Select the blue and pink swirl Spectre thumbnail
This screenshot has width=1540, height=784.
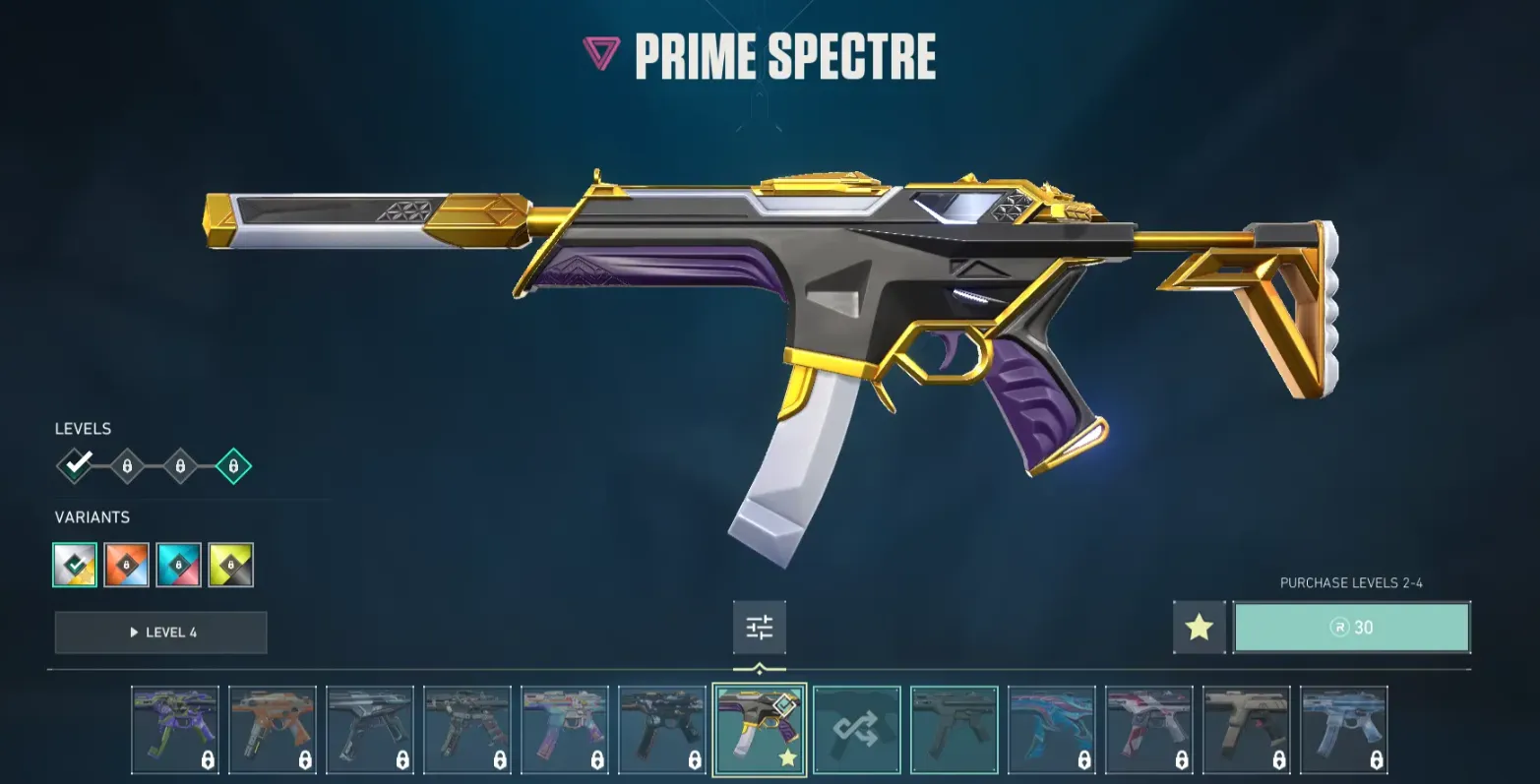(x=1051, y=729)
